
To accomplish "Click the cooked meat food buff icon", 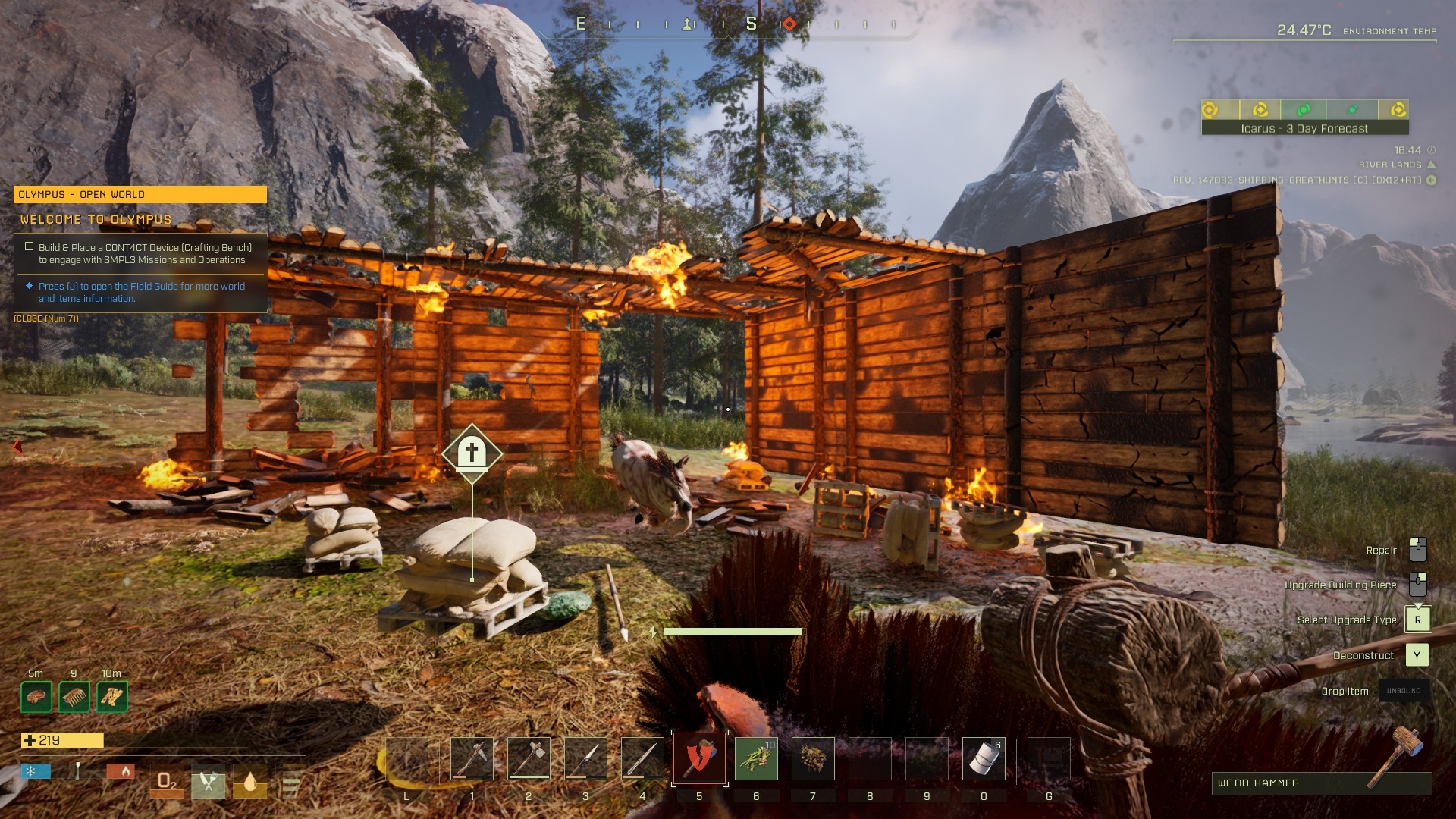I will click(x=36, y=696).
